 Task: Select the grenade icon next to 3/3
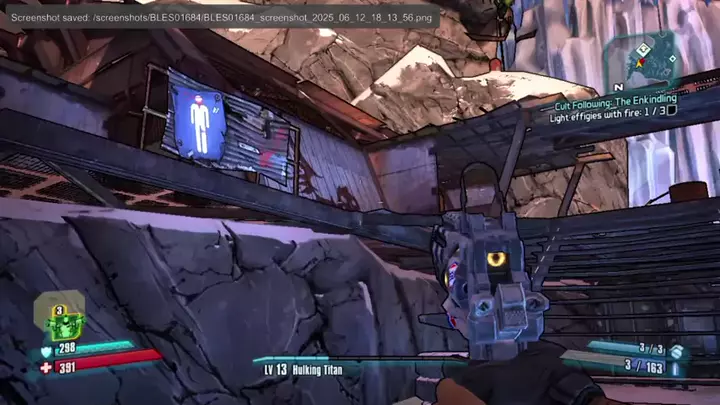[x=677, y=351]
